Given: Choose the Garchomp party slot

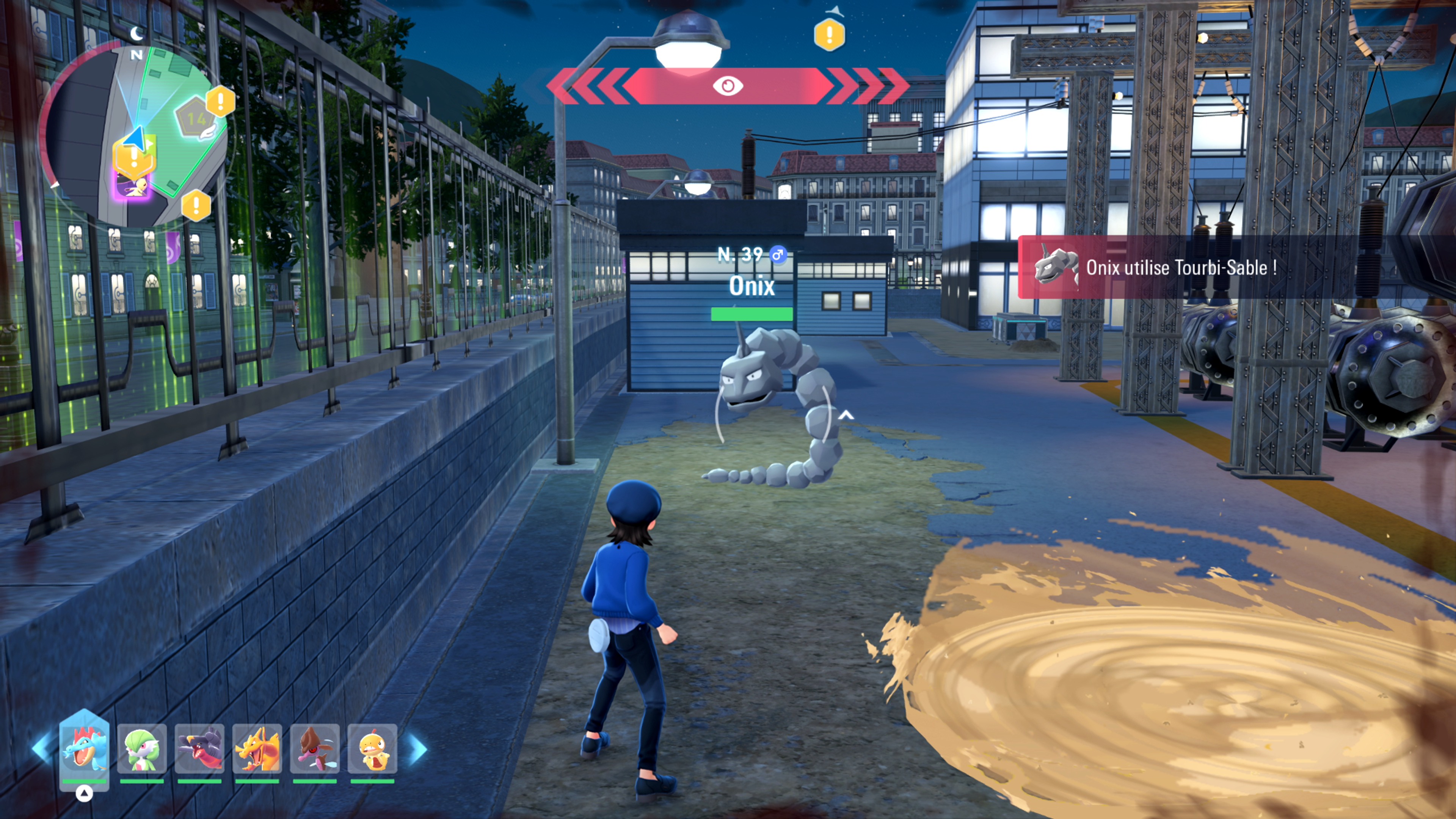Looking at the screenshot, I should pos(199,749).
